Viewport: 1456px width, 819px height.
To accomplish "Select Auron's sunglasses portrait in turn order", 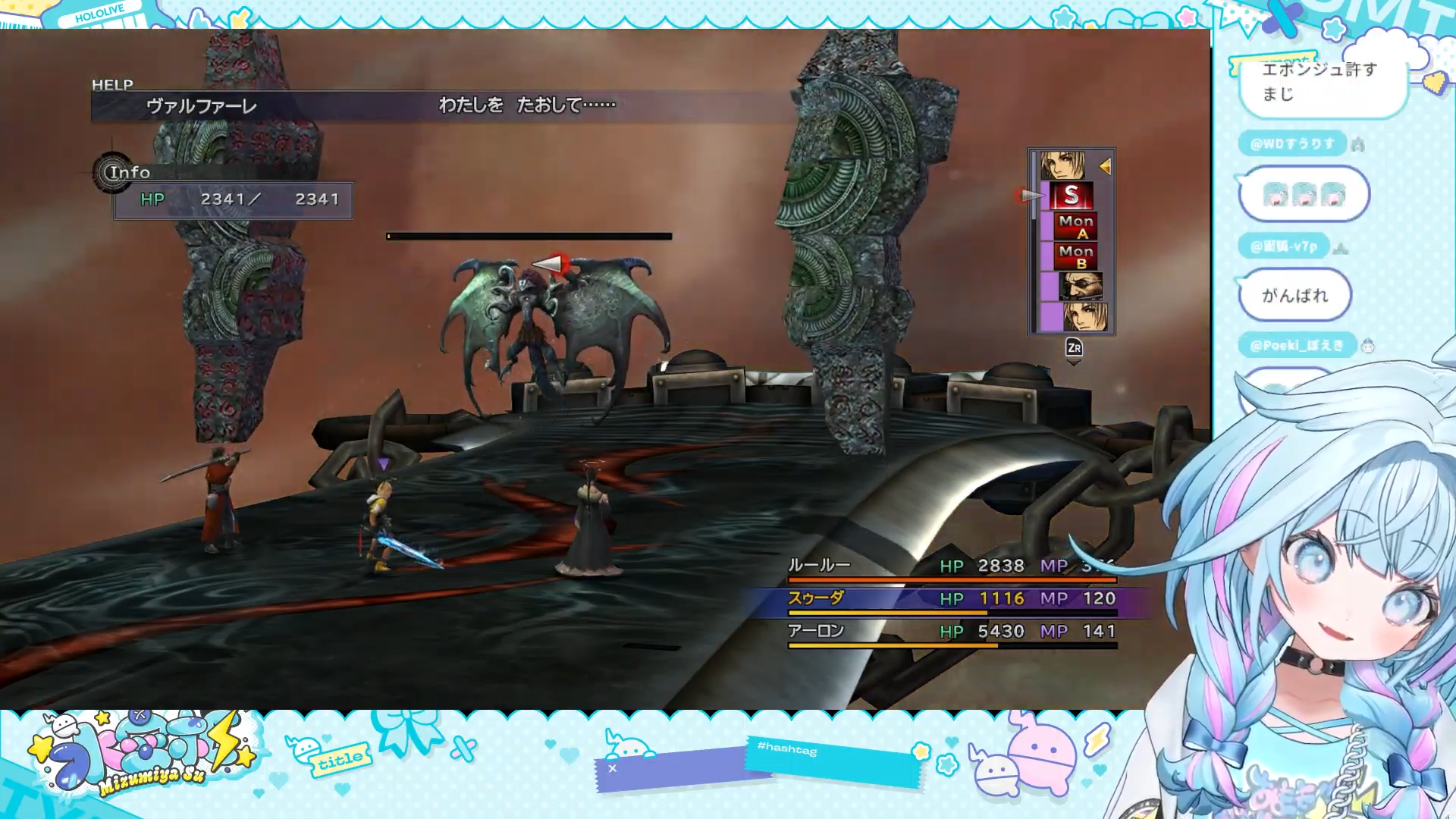I will pyautogui.click(x=1080, y=287).
